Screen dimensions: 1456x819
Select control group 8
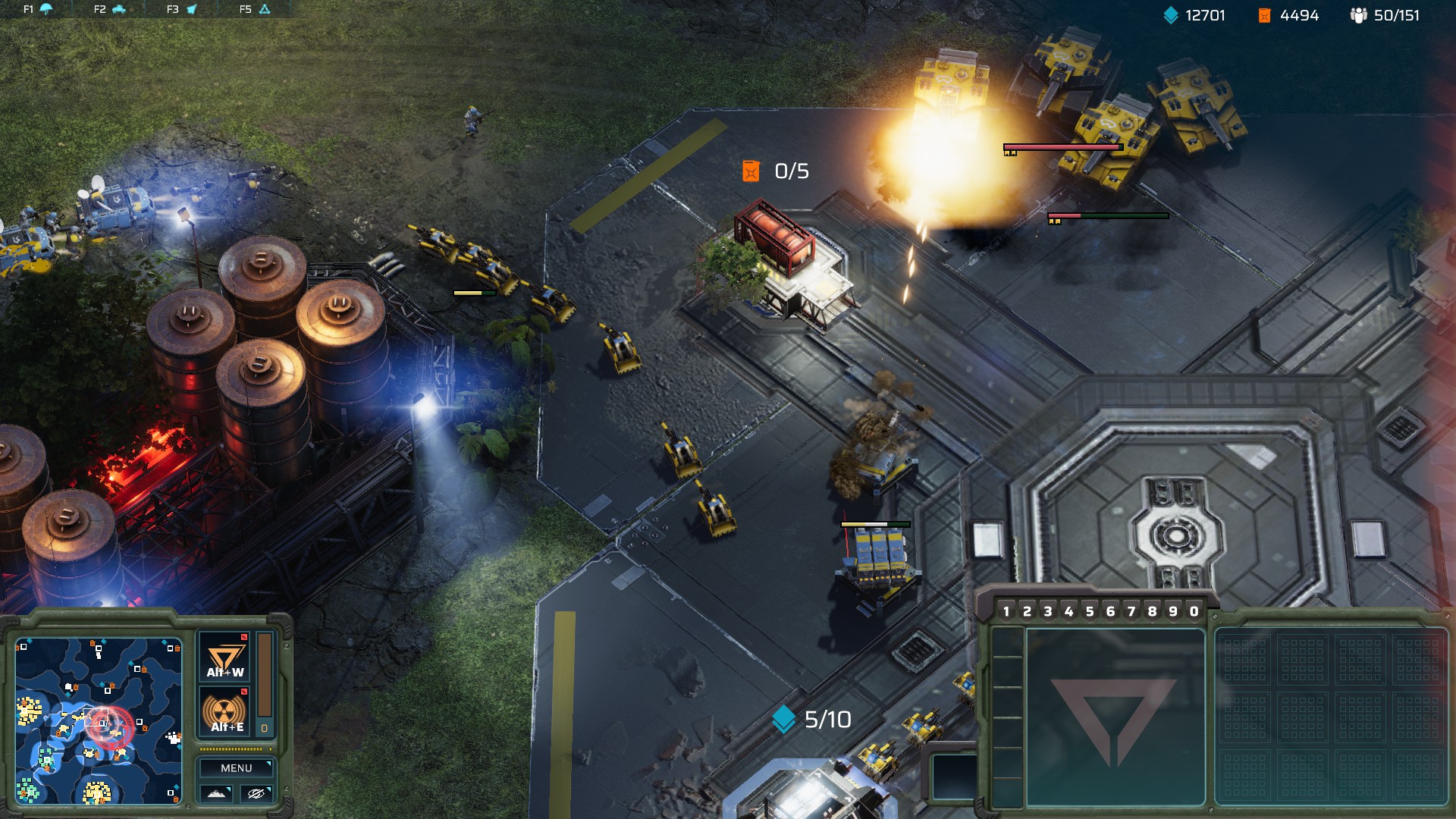1153,611
